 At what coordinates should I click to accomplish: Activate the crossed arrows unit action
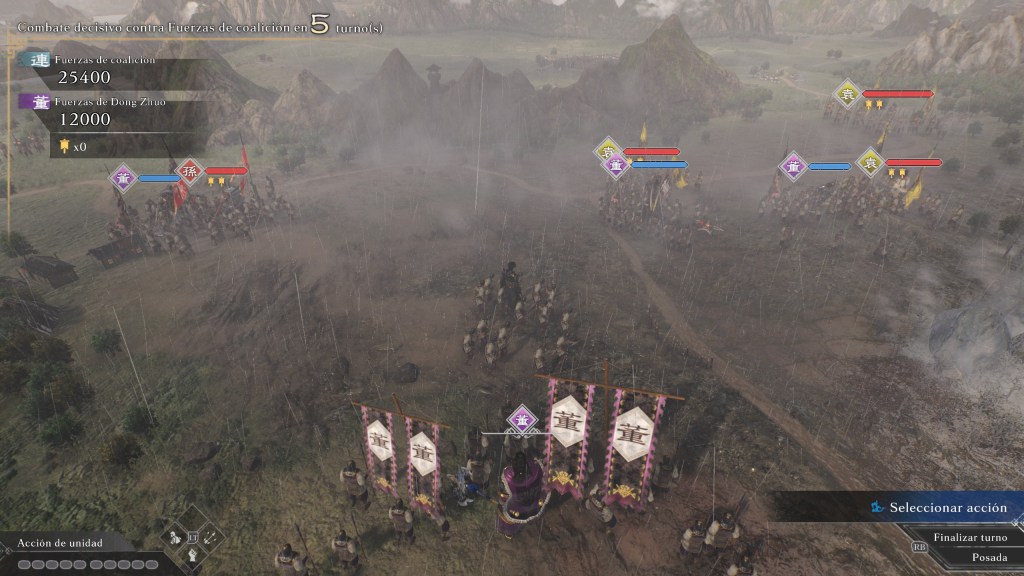click(210, 538)
